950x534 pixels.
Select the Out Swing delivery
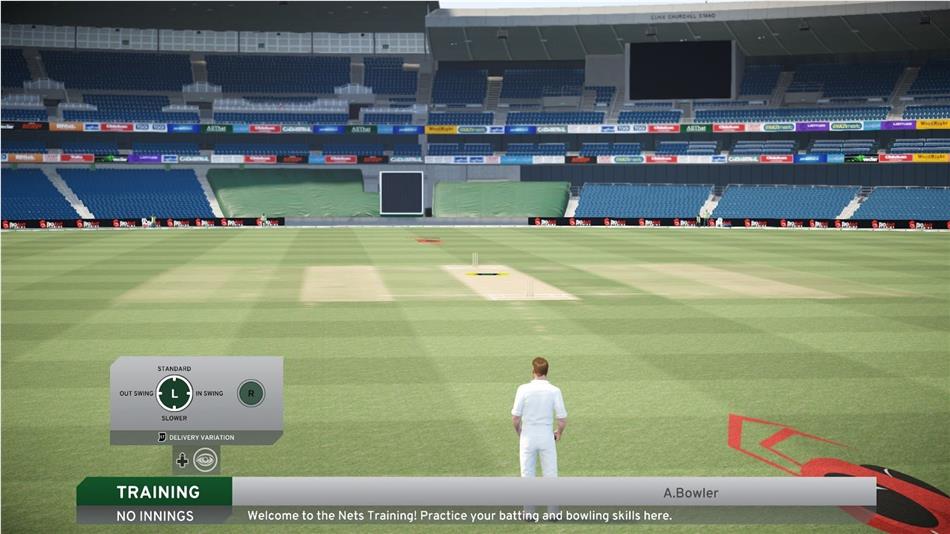(x=136, y=393)
